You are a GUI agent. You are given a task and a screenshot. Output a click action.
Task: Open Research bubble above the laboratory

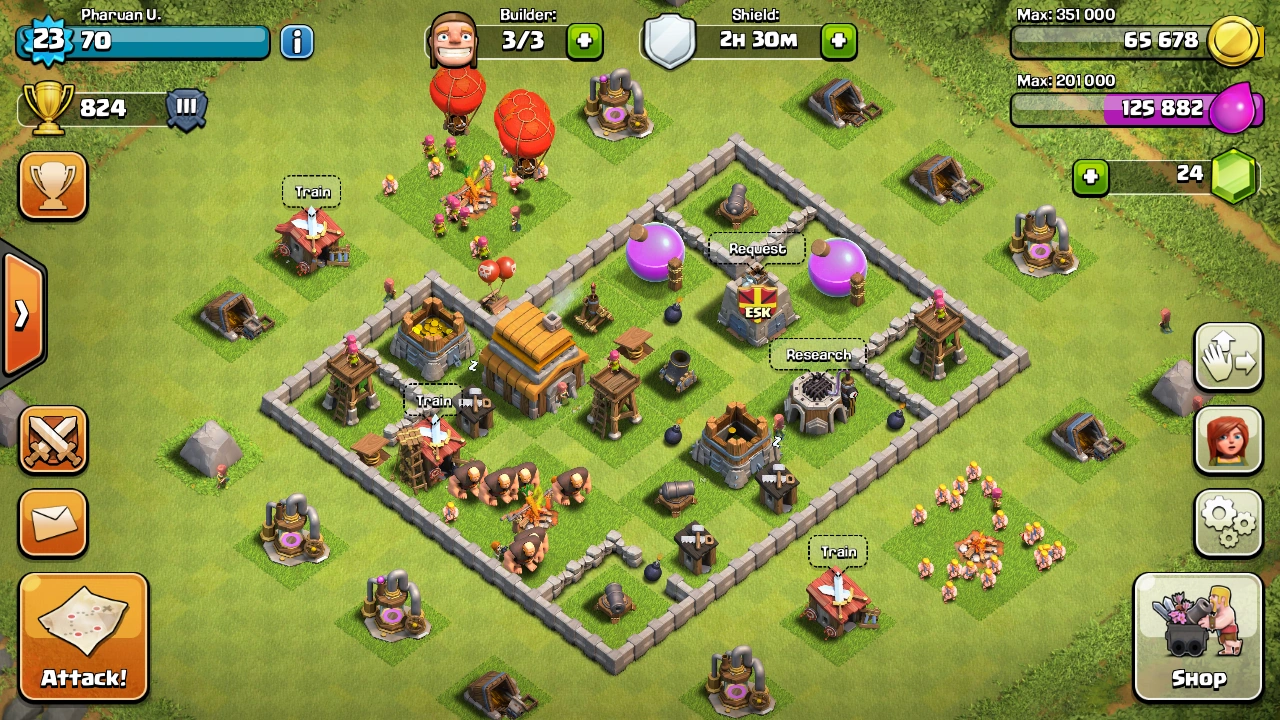(818, 355)
